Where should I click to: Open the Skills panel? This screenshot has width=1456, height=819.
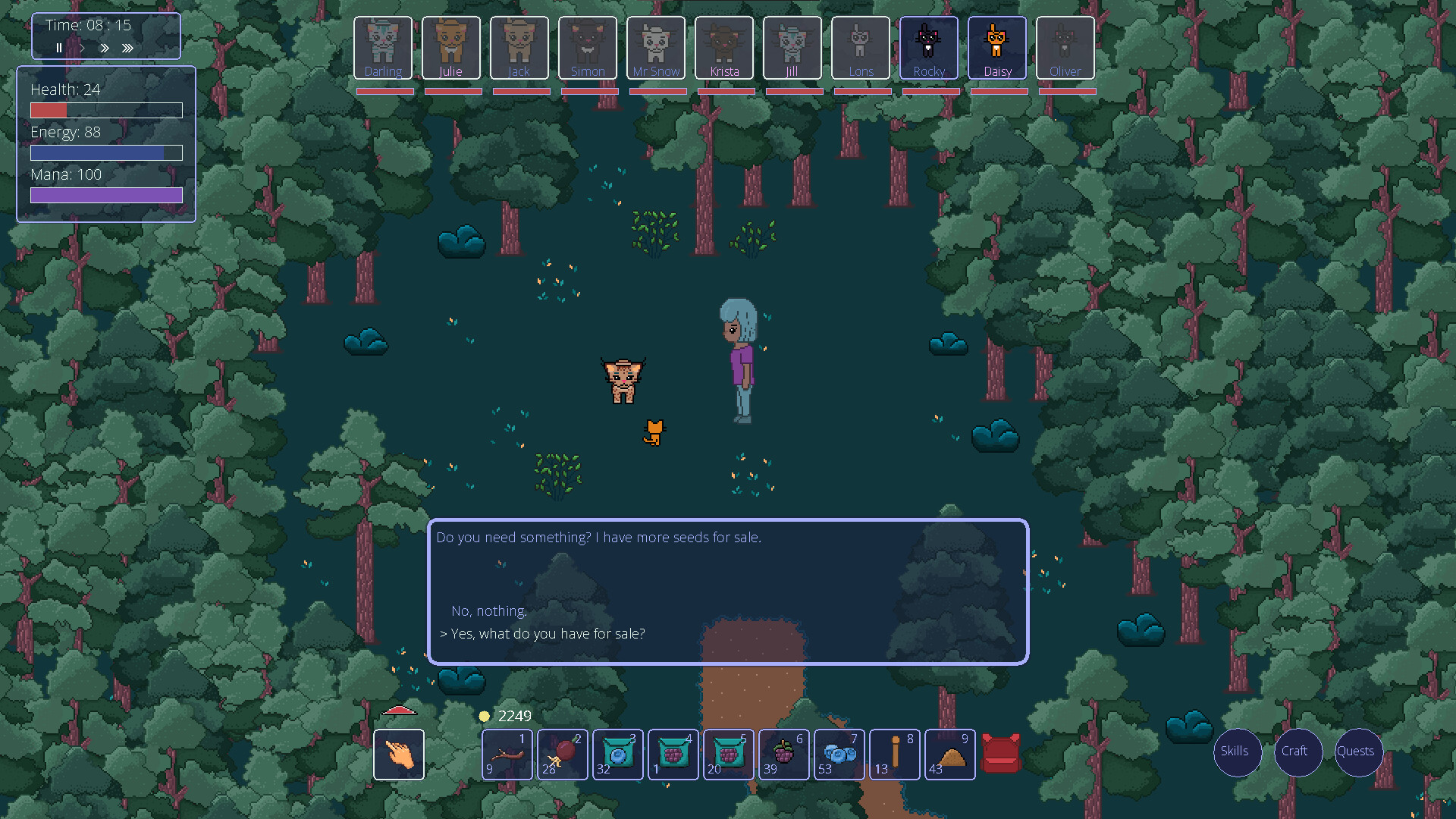1237,752
